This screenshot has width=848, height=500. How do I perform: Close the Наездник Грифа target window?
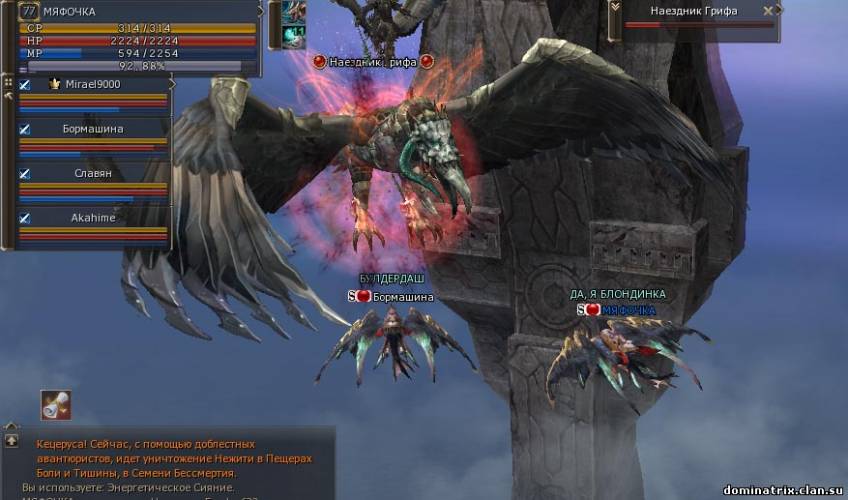click(x=768, y=11)
